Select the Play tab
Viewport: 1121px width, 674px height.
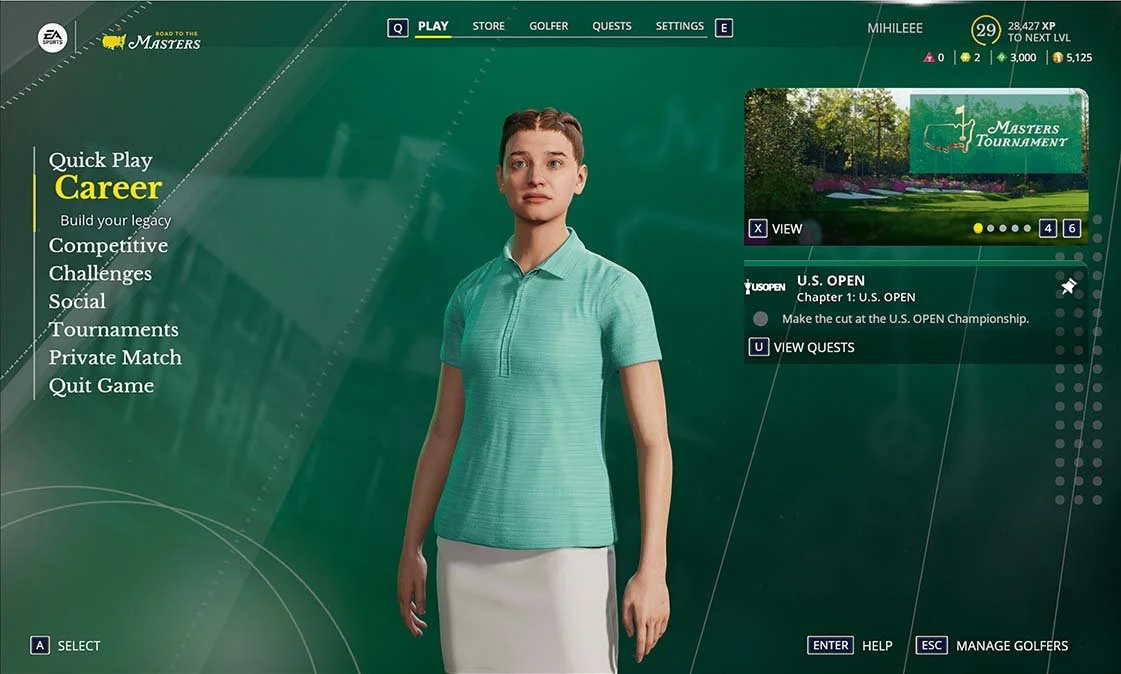pyautogui.click(x=433, y=26)
